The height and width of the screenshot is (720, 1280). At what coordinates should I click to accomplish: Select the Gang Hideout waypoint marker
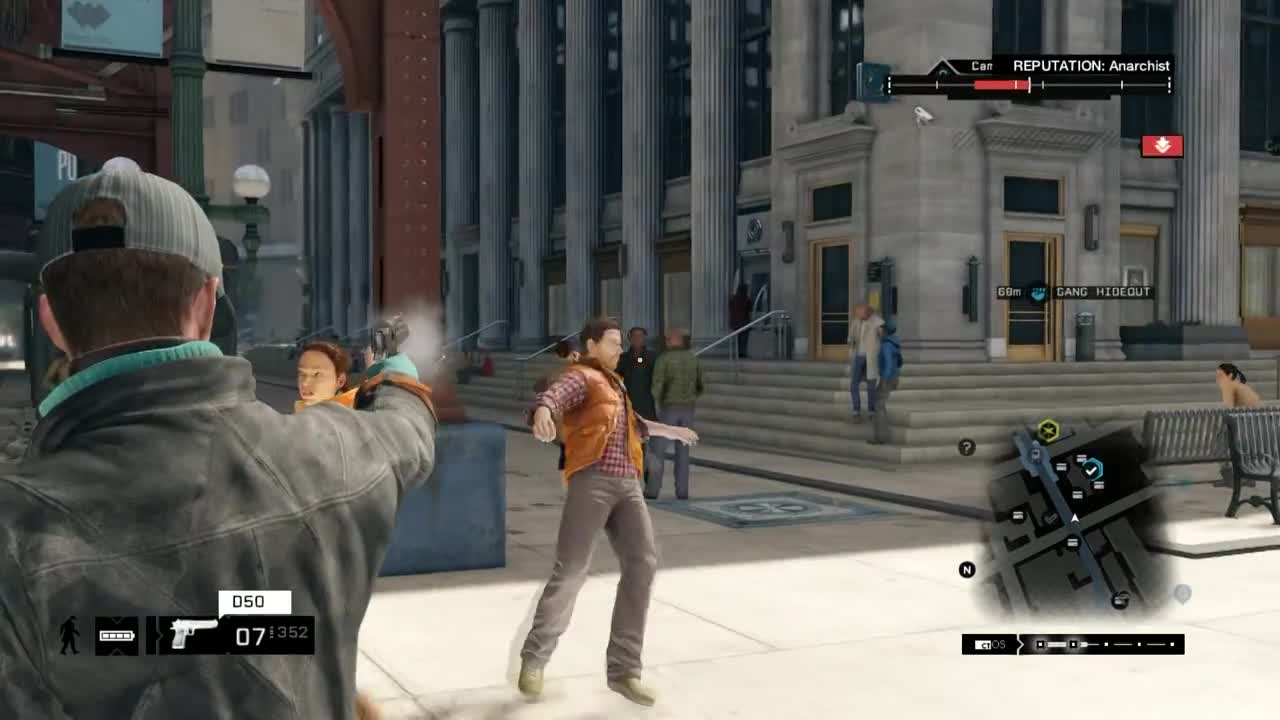(1039, 293)
